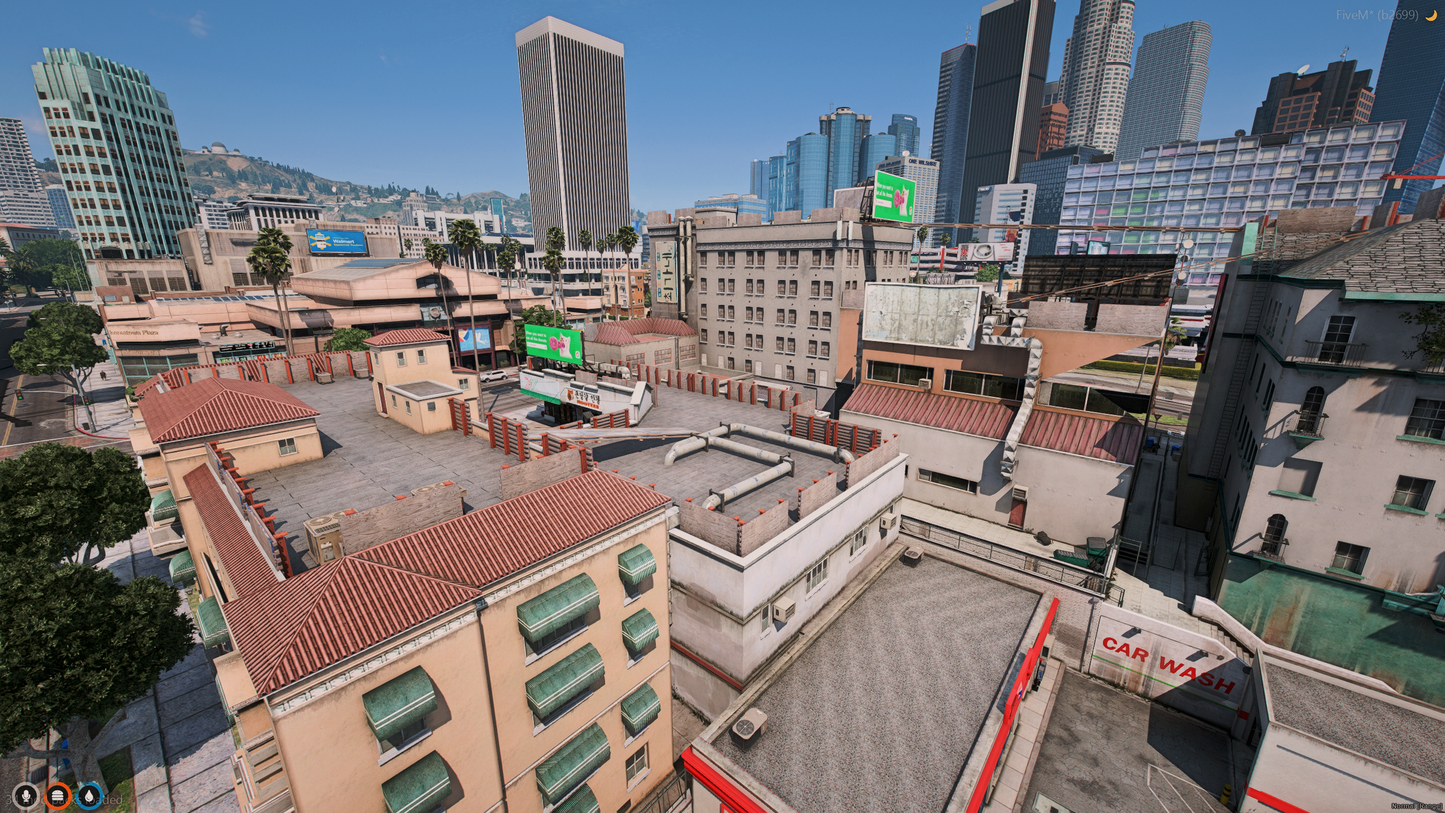This screenshot has width=1445, height=813.
Task: Select the orange hunger burger icon
Action: pos(57,794)
